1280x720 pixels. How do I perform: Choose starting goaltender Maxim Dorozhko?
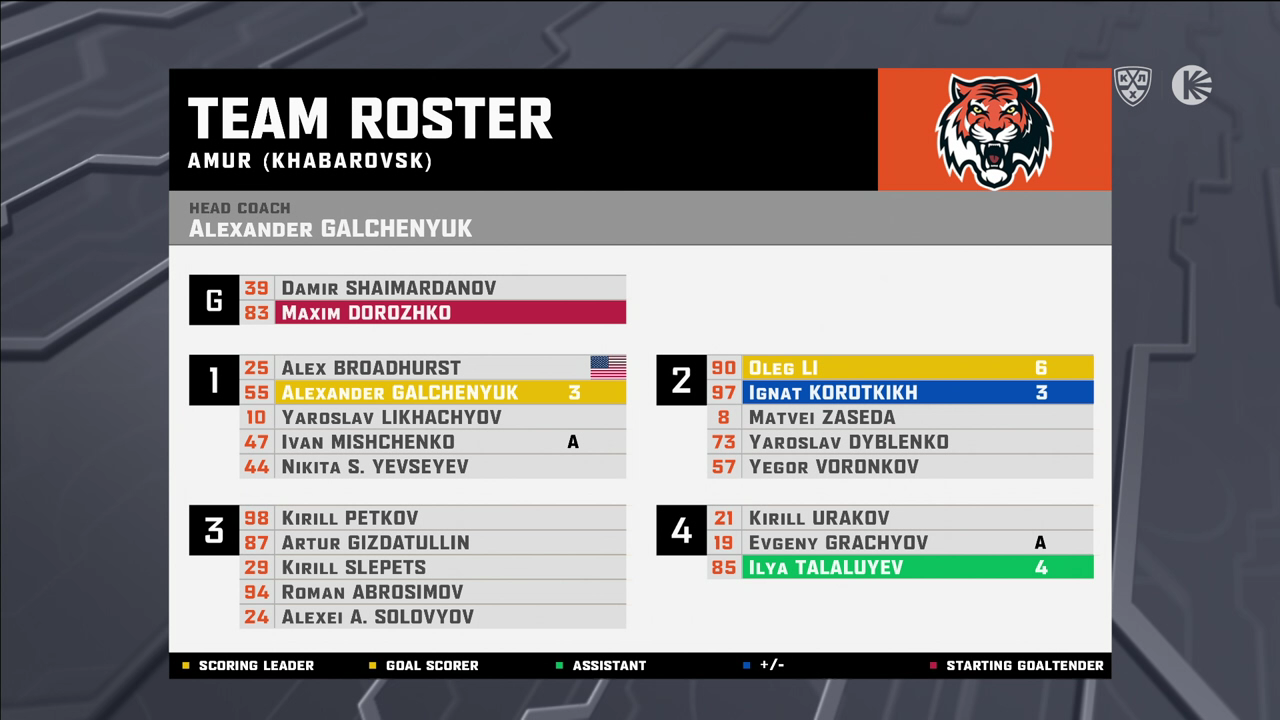(432, 313)
